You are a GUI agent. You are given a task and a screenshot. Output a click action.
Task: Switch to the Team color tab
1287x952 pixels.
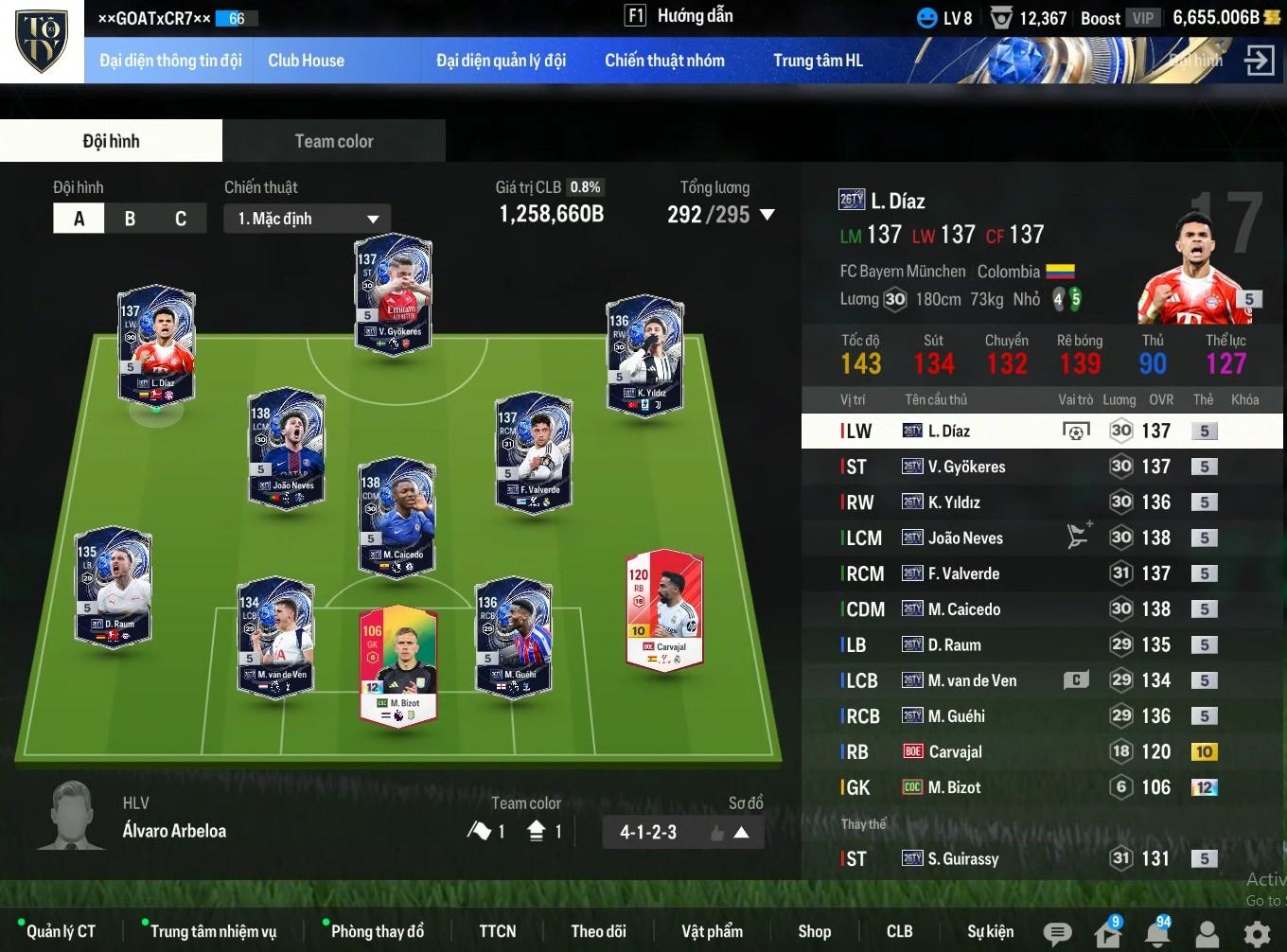(333, 141)
